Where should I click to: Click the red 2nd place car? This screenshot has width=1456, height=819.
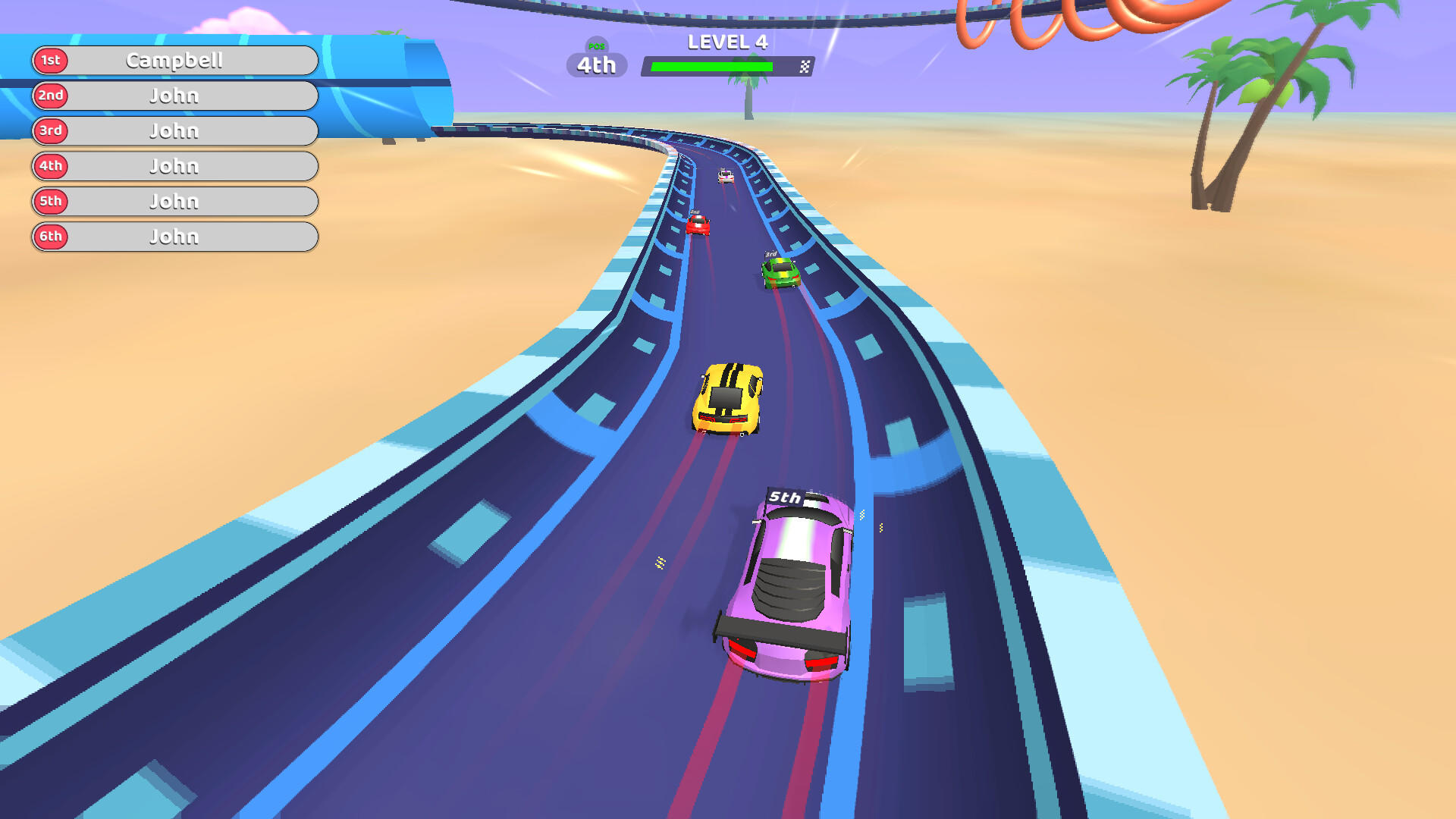click(x=698, y=226)
